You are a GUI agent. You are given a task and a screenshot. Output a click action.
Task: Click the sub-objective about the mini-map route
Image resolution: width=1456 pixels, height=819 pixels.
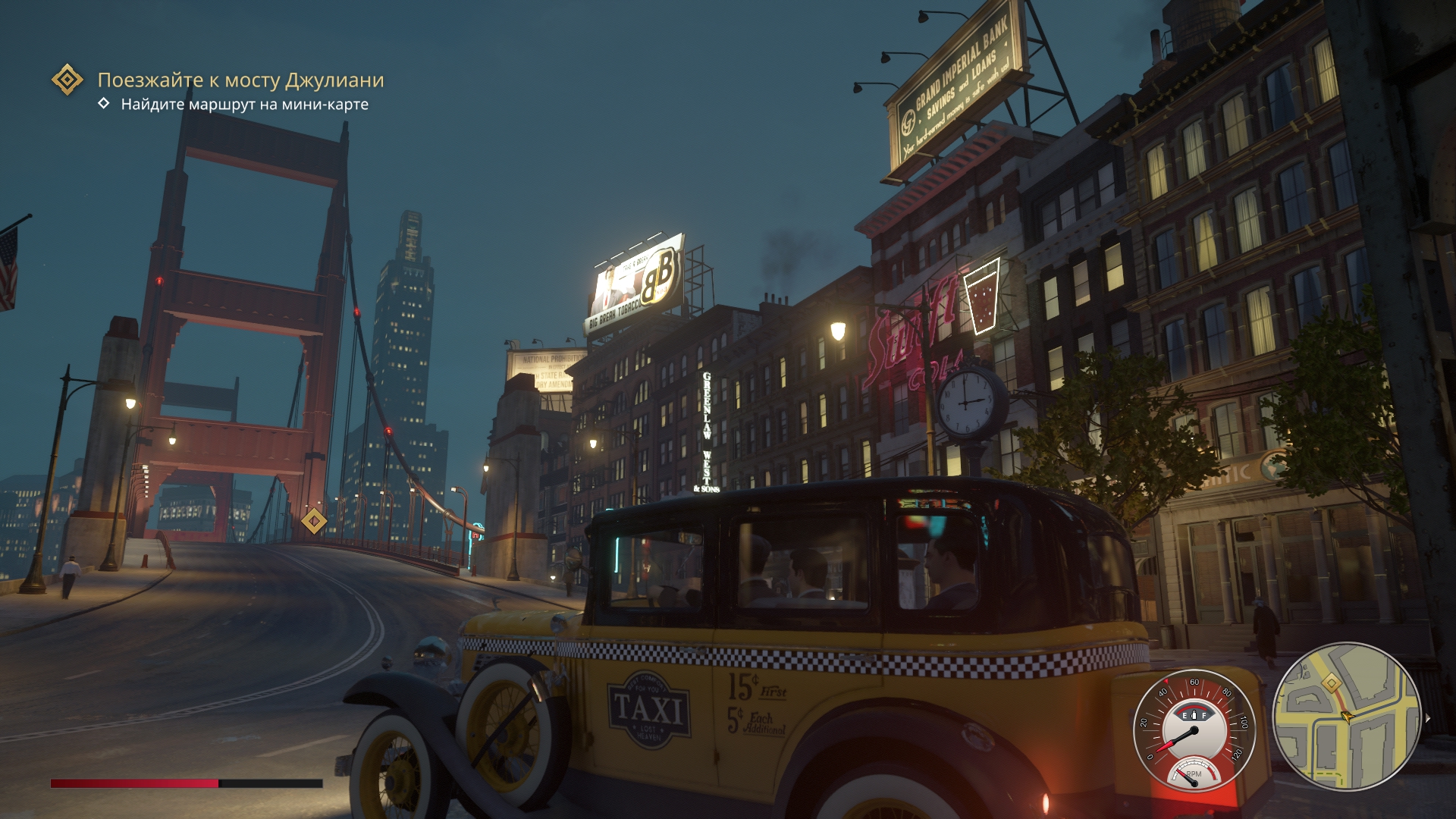244,105
